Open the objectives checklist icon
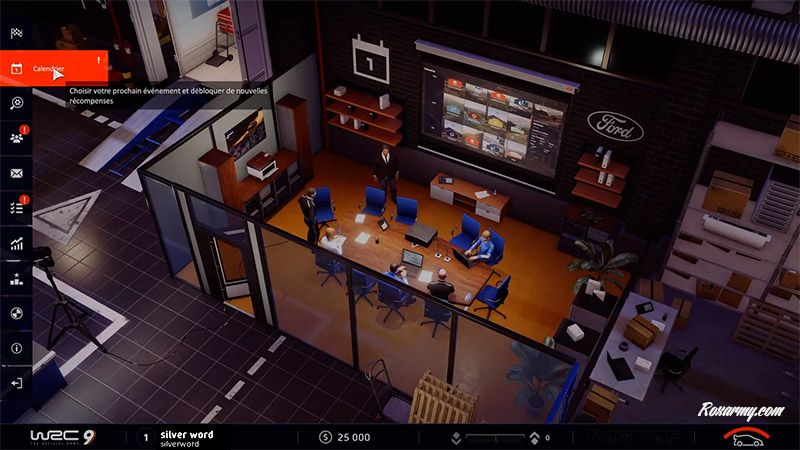The width and height of the screenshot is (800, 450). pyautogui.click(x=16, y=208)
